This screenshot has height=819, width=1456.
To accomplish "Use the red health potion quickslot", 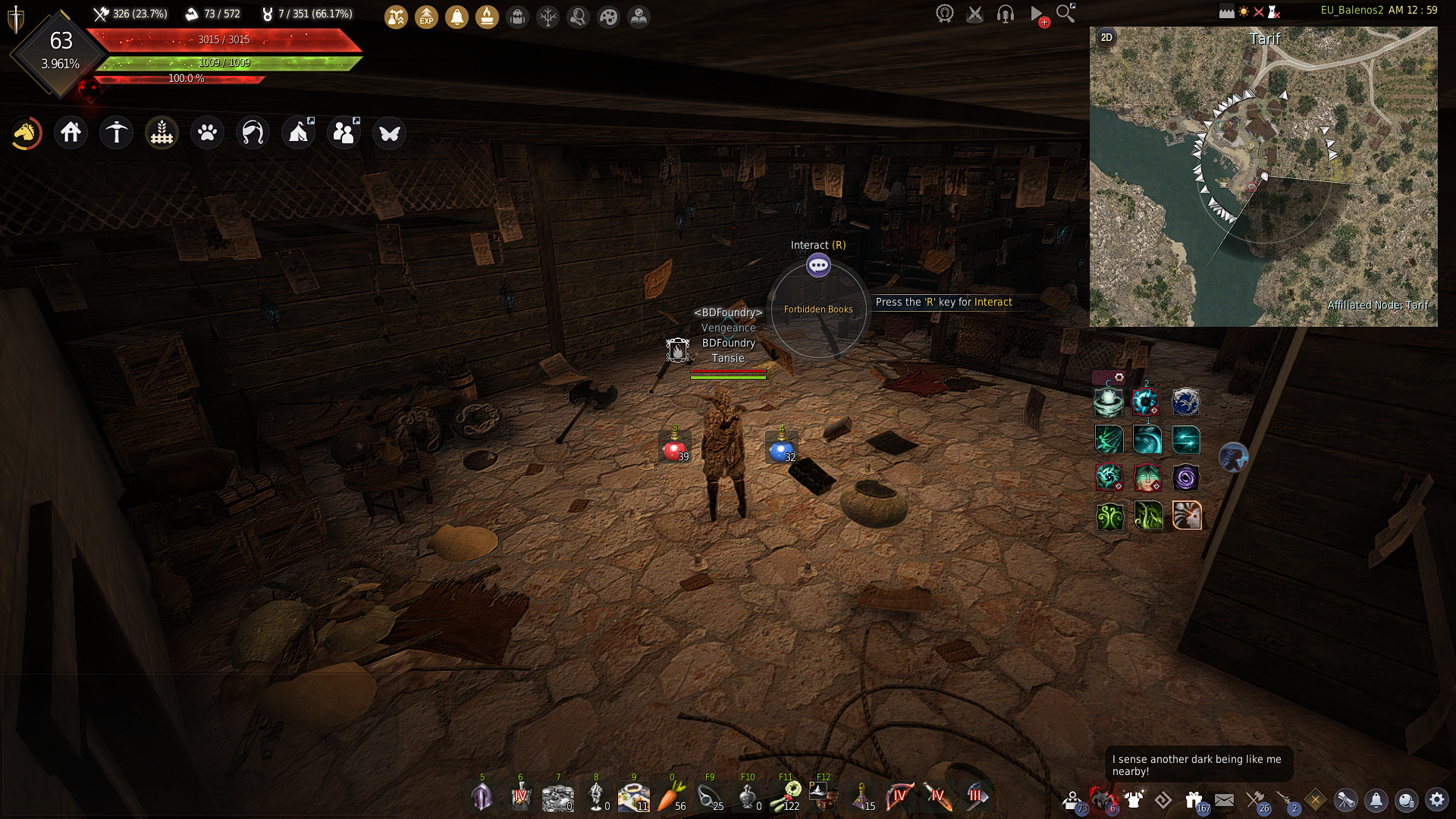I will pyautogui.click(x=673, y=448).
